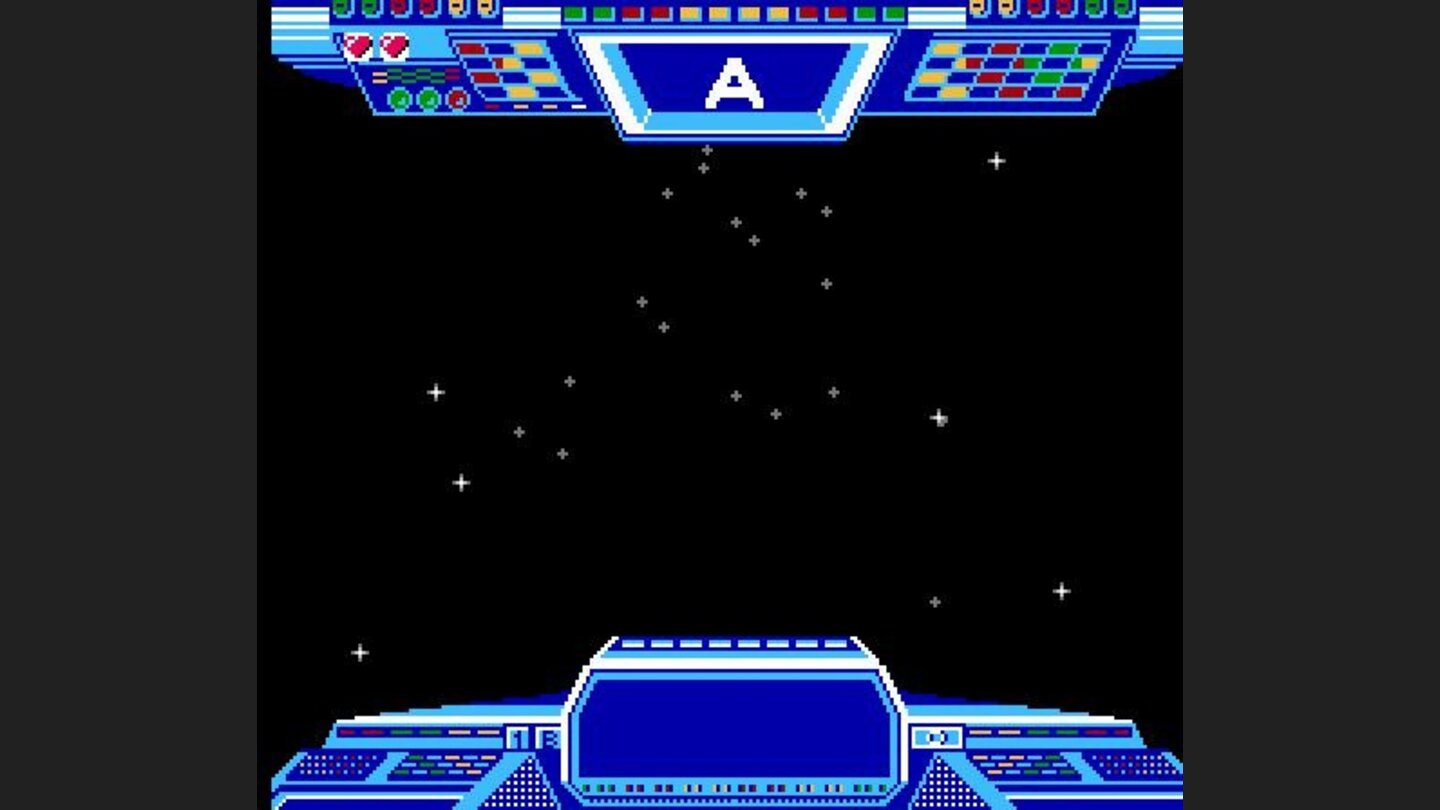
Task: Click the green swatch on the right keypad
Action: click(x=1062, y=48)
